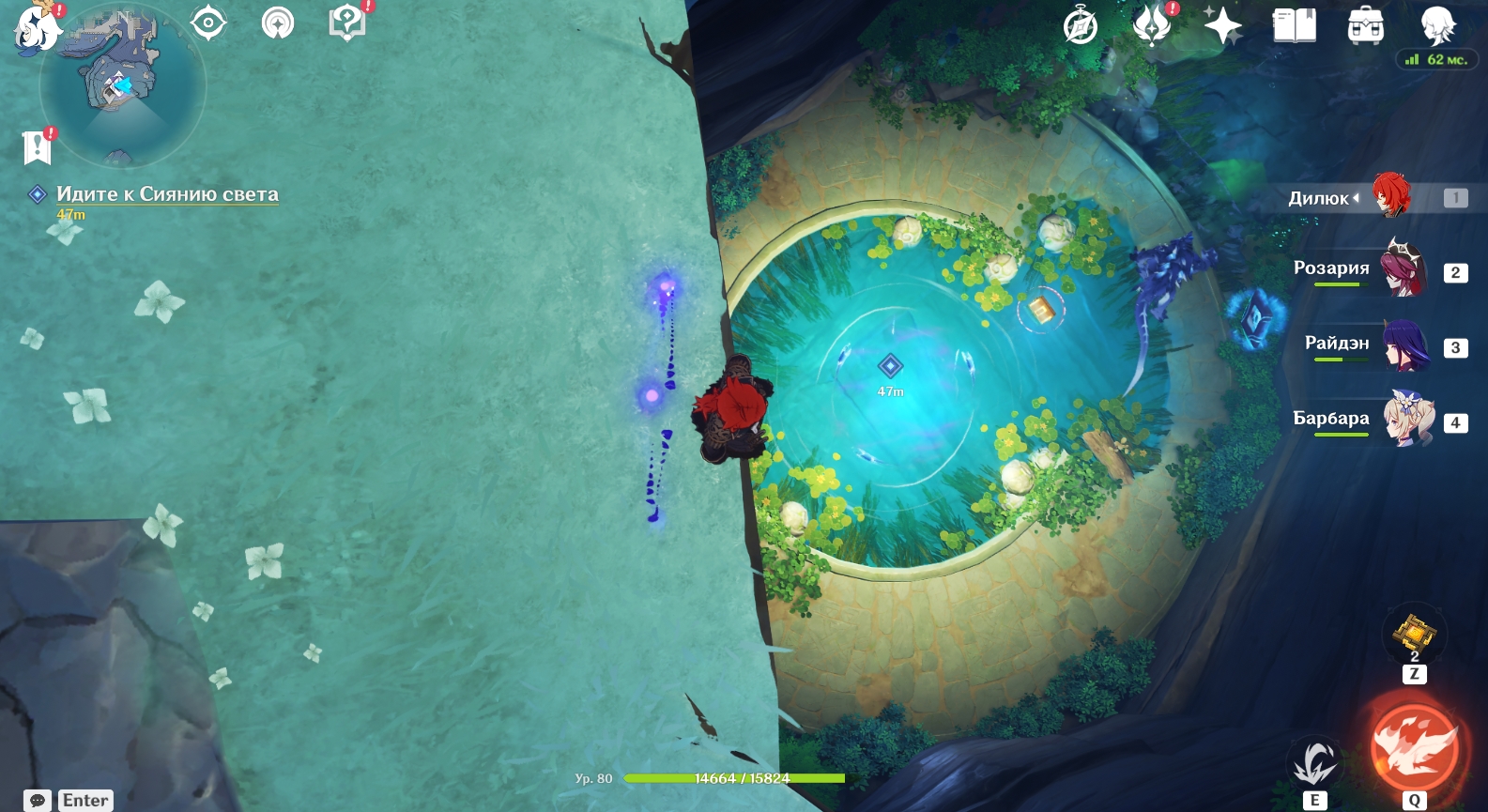Image resolution: width=1488 pixels, height=812 pixels.
Task: Switch to party member Барбара
Action: (1406, 421)
